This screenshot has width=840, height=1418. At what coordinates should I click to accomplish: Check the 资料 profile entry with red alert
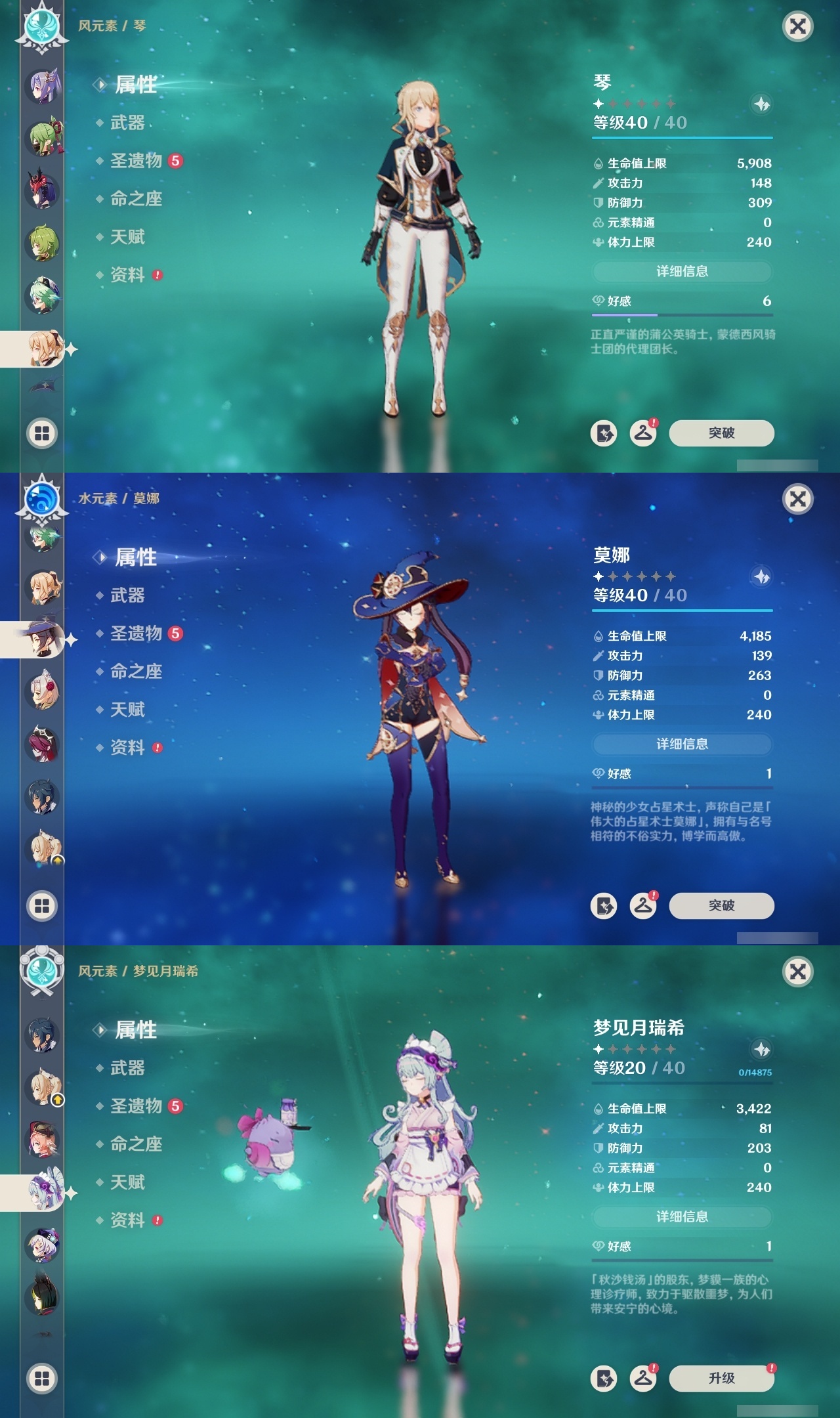click(129, 275)
